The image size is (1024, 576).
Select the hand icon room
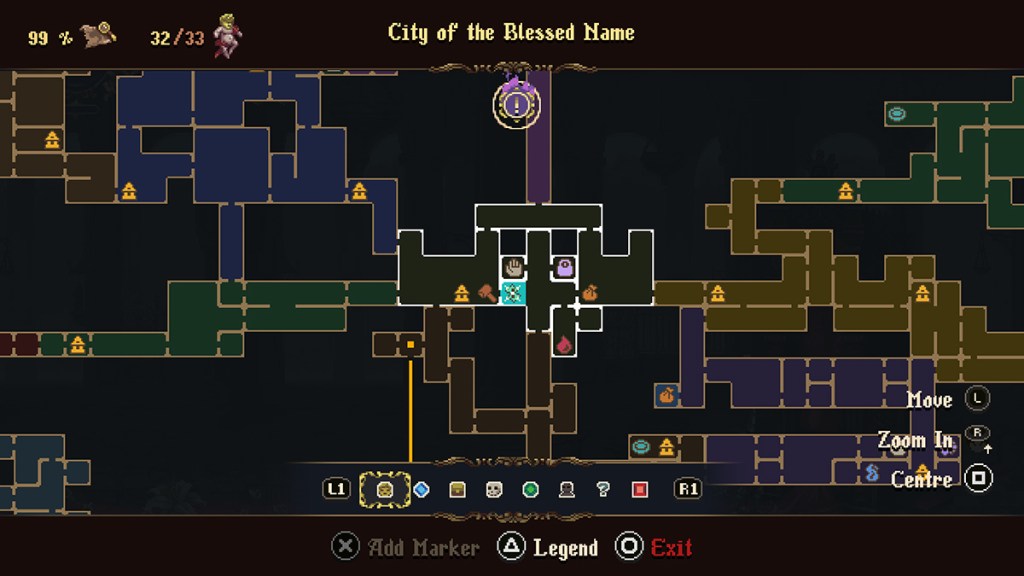click(514, 267)
